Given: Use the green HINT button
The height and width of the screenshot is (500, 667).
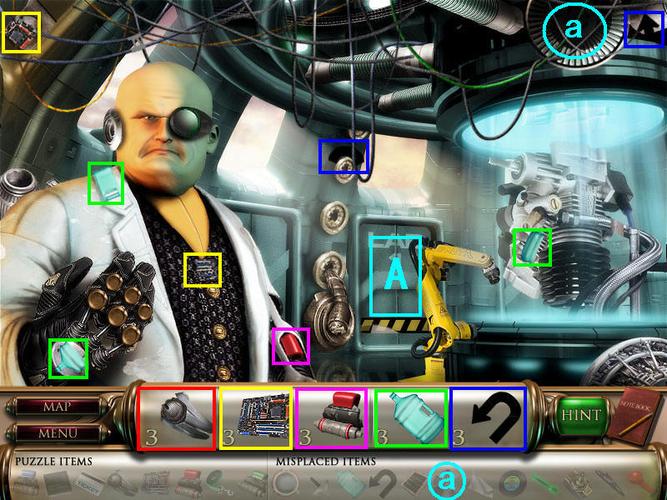Looking at the screenshot, I should pyautogui.click(x=581, y=414).
